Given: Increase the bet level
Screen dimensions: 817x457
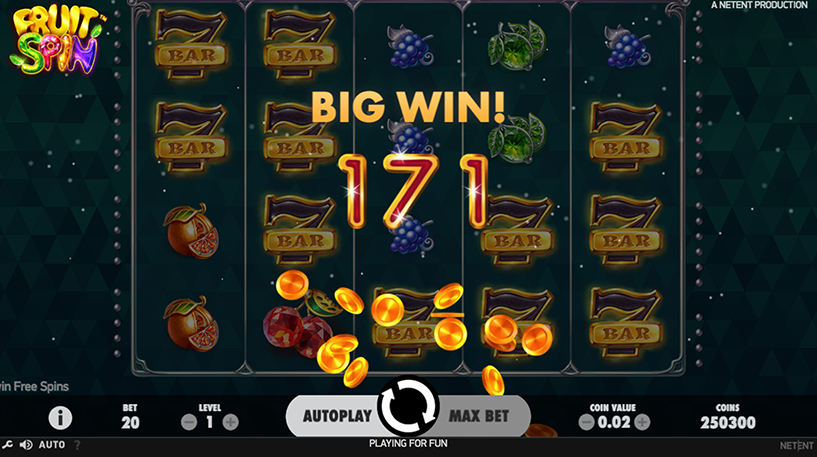Looking at the screenshot, I should click(231, 422).
